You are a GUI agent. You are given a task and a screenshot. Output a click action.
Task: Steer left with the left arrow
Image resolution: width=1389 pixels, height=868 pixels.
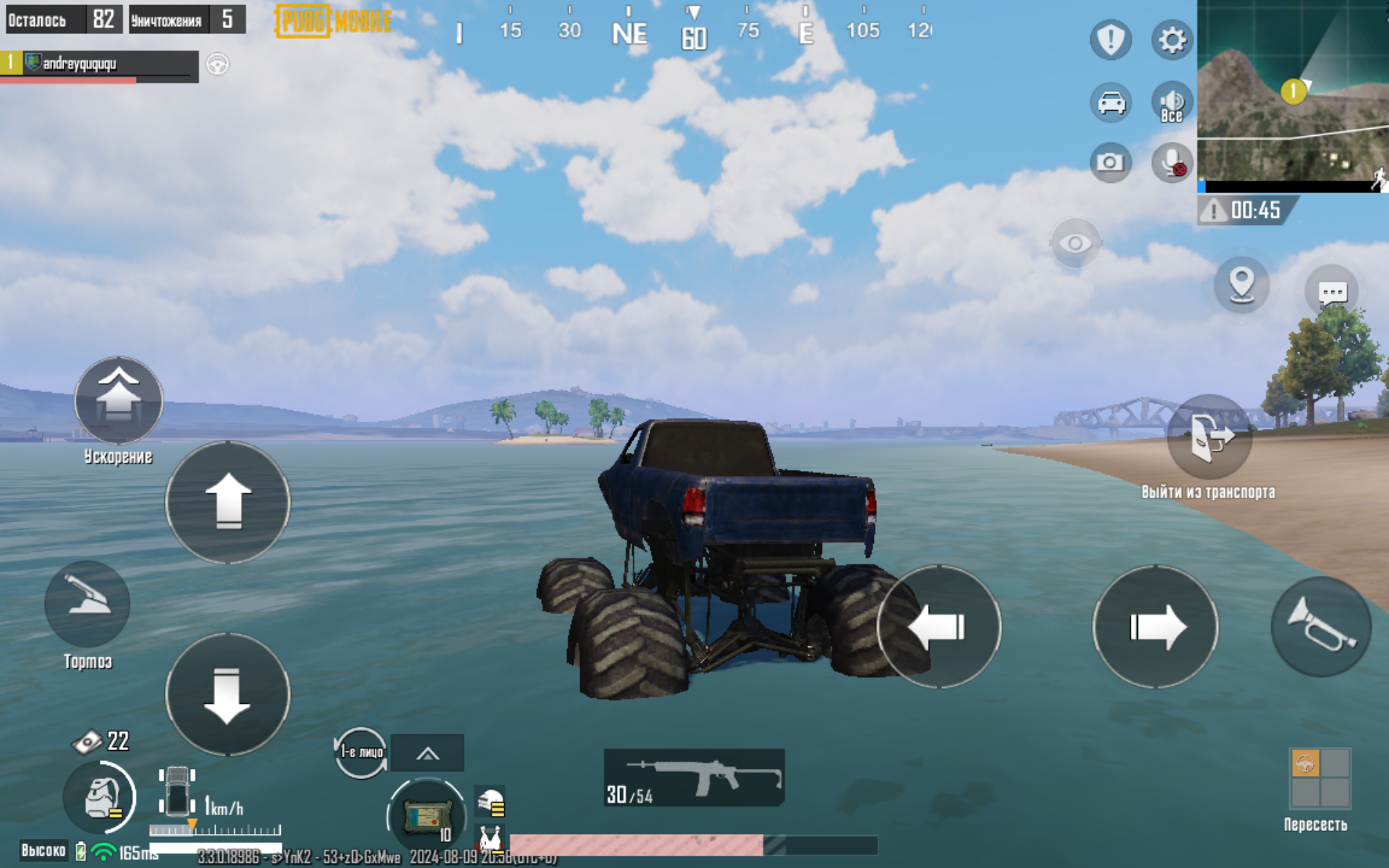click(x=939, y=627)
